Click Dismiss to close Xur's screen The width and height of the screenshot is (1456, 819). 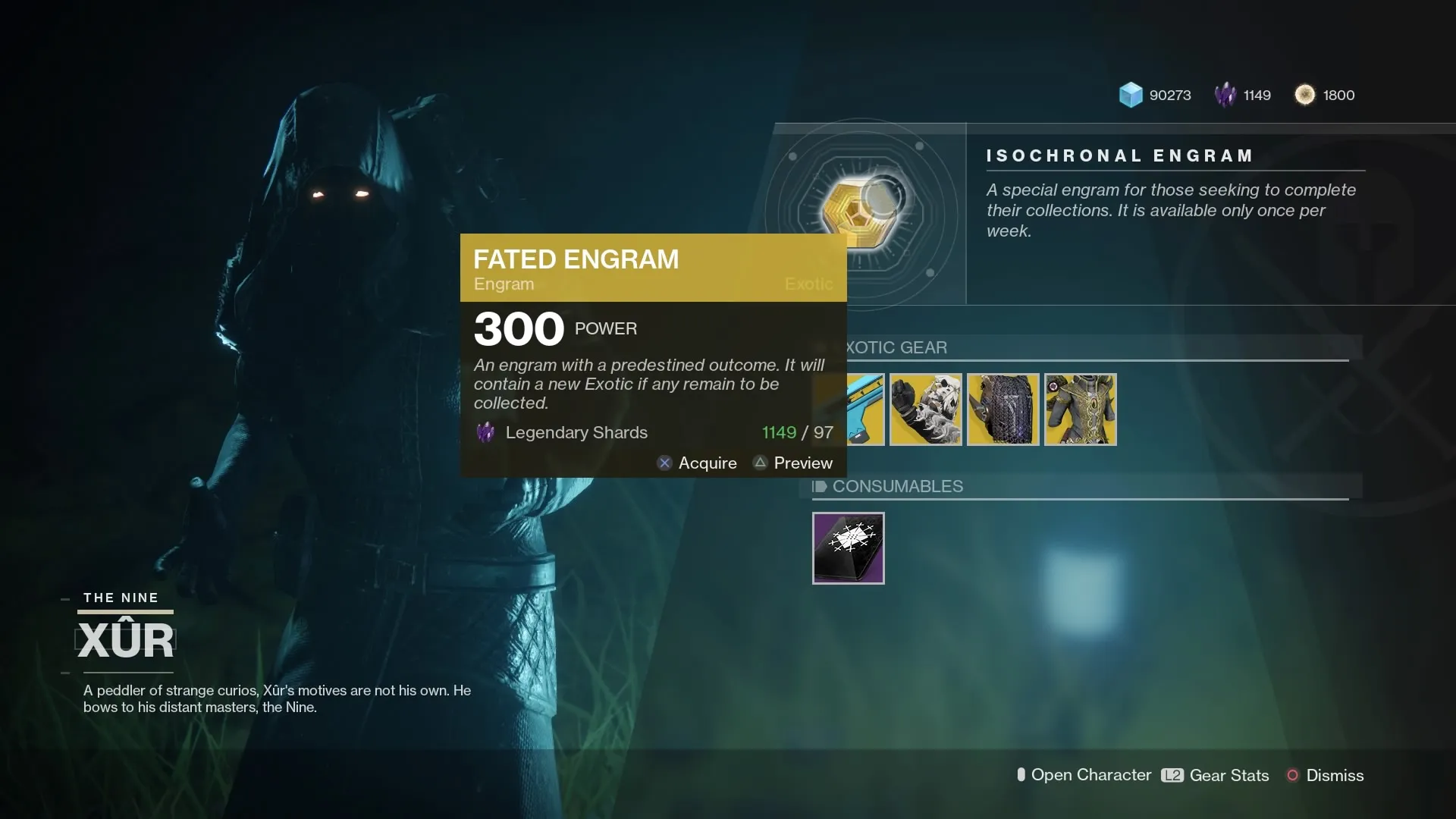tap(1324, 775)
